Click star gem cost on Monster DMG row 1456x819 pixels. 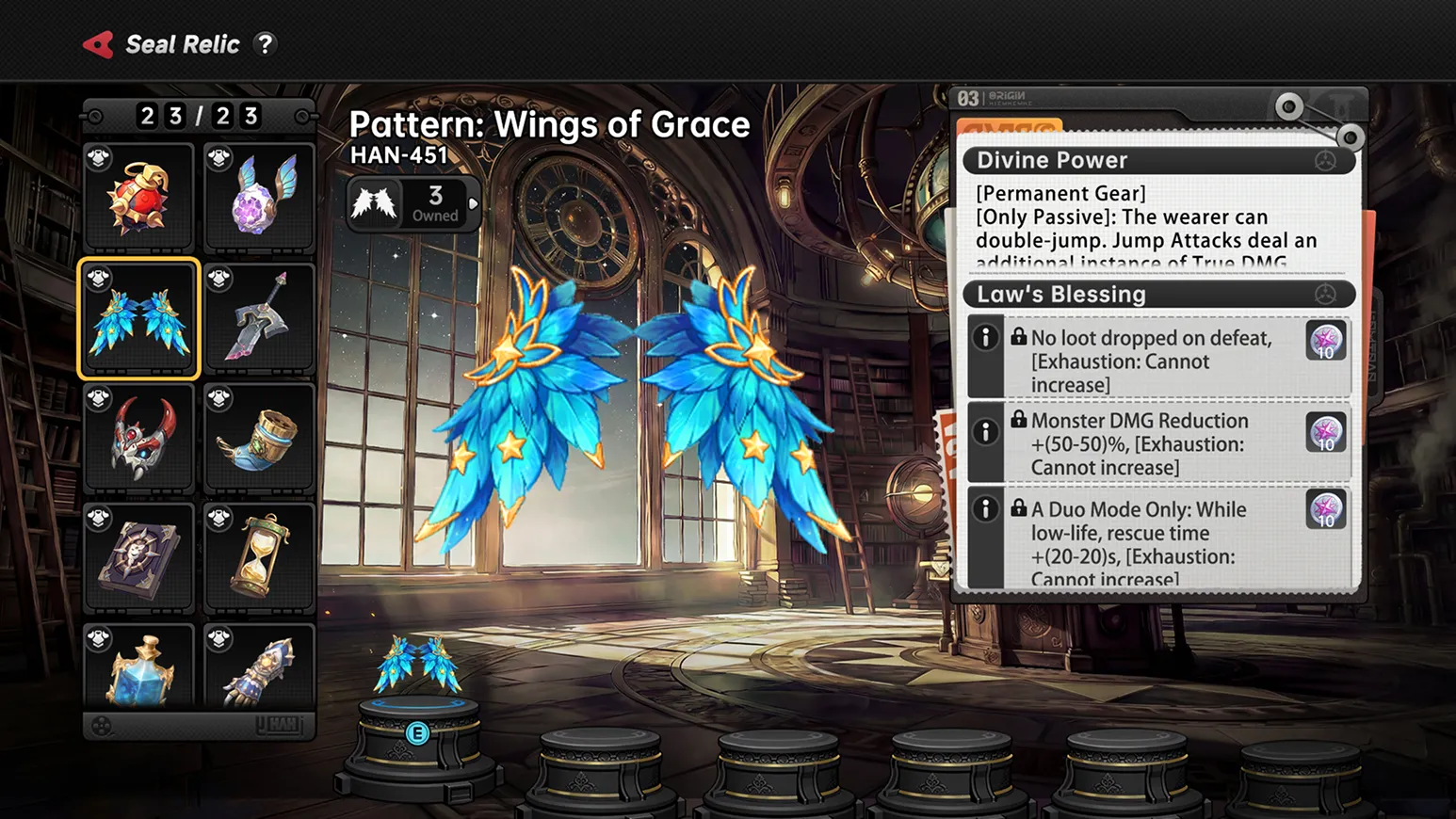click(x=1325, y=433)
